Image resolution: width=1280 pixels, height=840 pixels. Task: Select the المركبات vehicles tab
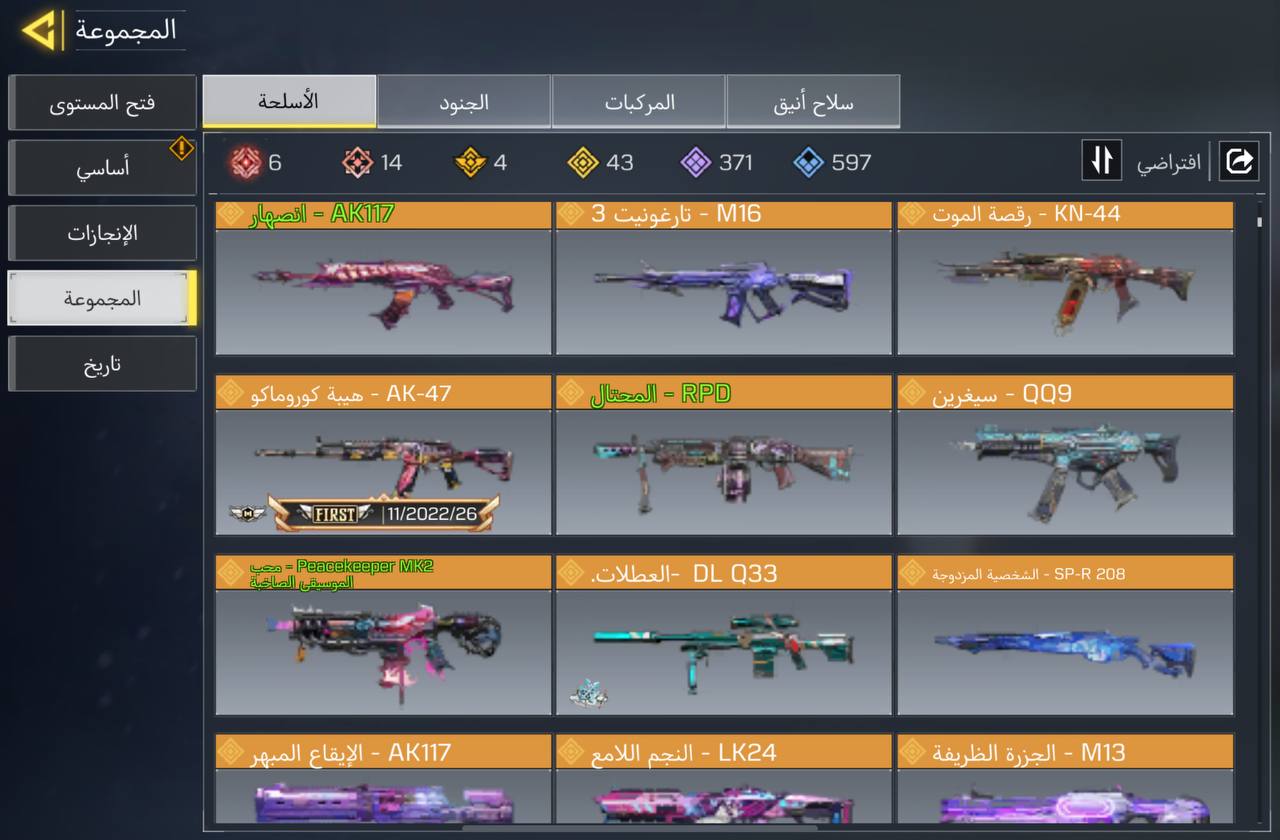pyautogui.click(x=639, y=102)
